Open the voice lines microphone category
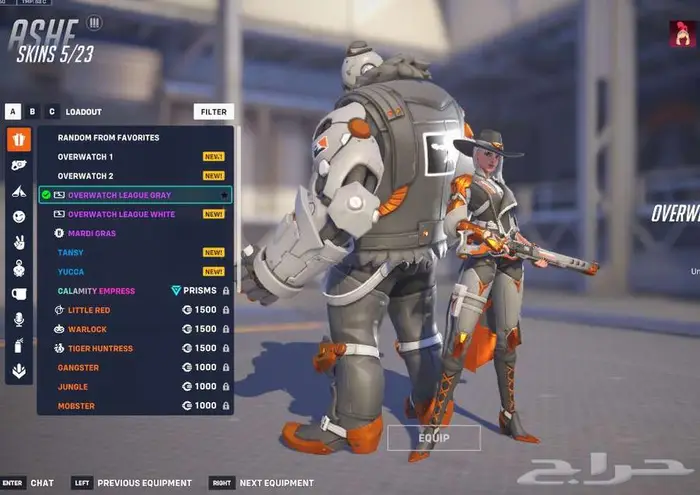 [x=18, y=319]
